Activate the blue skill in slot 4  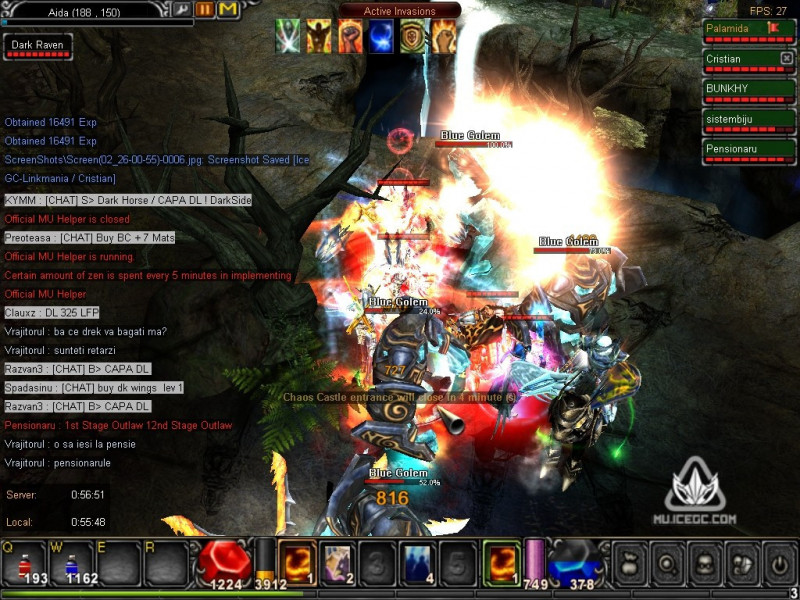tap(418, 561)
